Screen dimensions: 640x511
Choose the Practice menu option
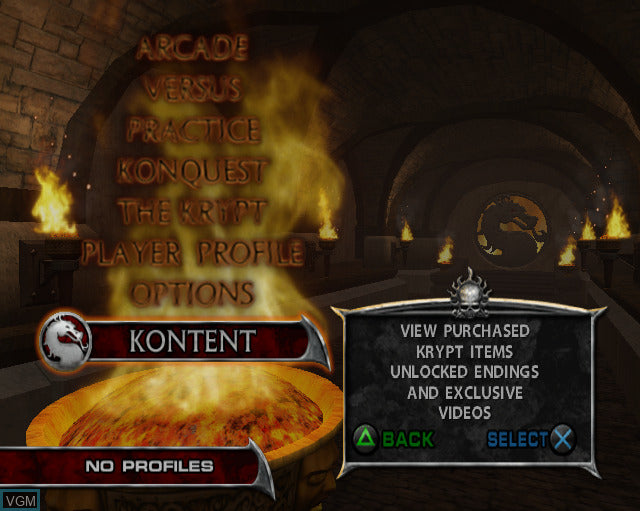(x=193, y=130)
